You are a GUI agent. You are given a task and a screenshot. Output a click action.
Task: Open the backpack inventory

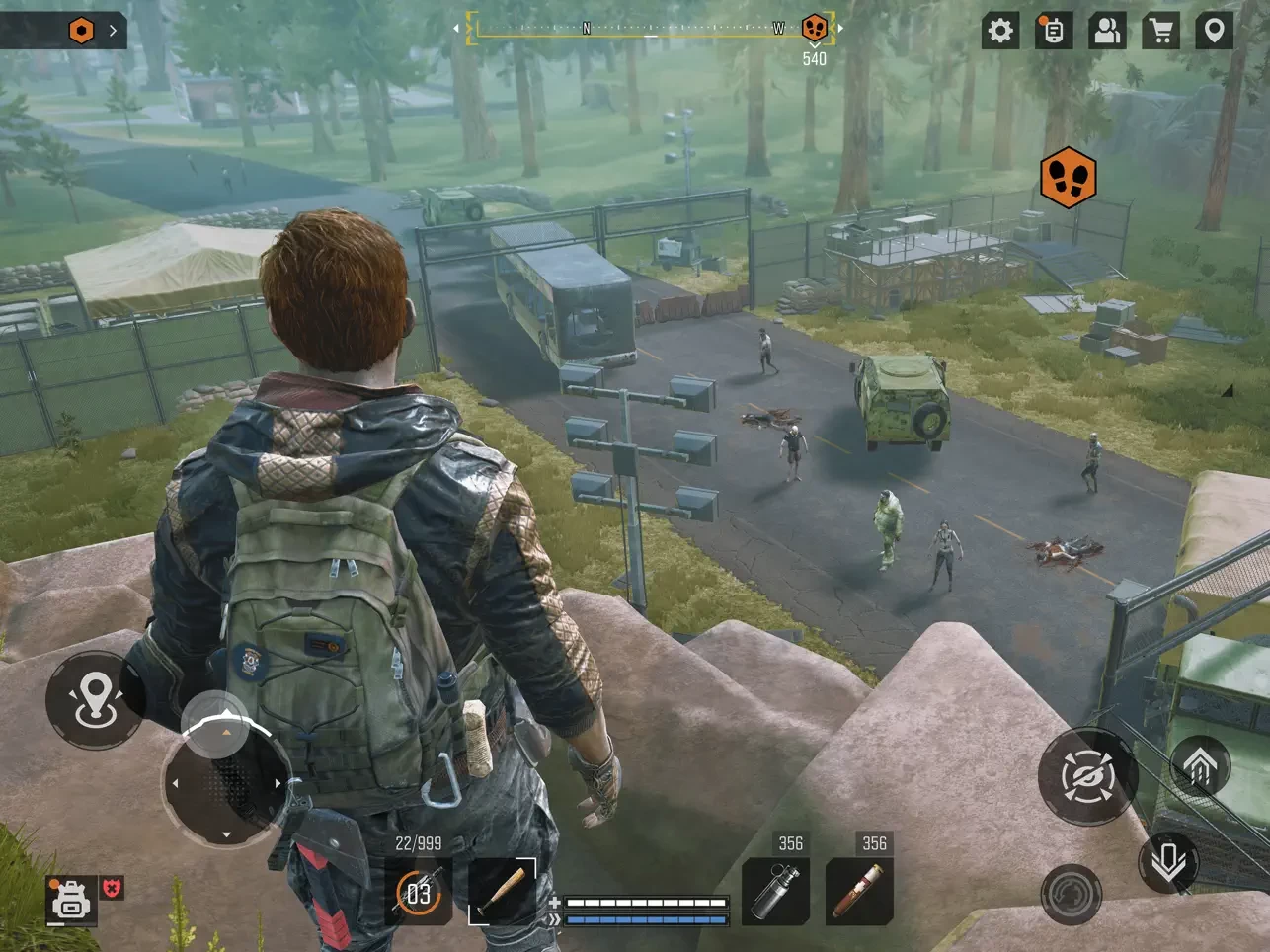[71, 899]
